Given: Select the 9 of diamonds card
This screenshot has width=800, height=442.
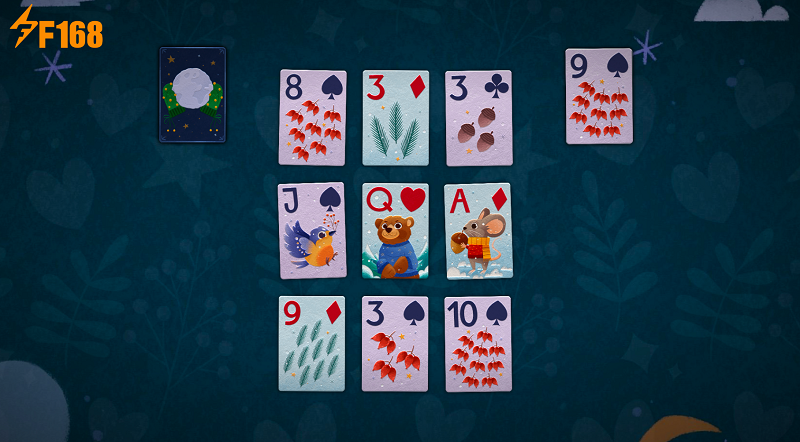Looking at the screenshot, I should coord(312,343).
